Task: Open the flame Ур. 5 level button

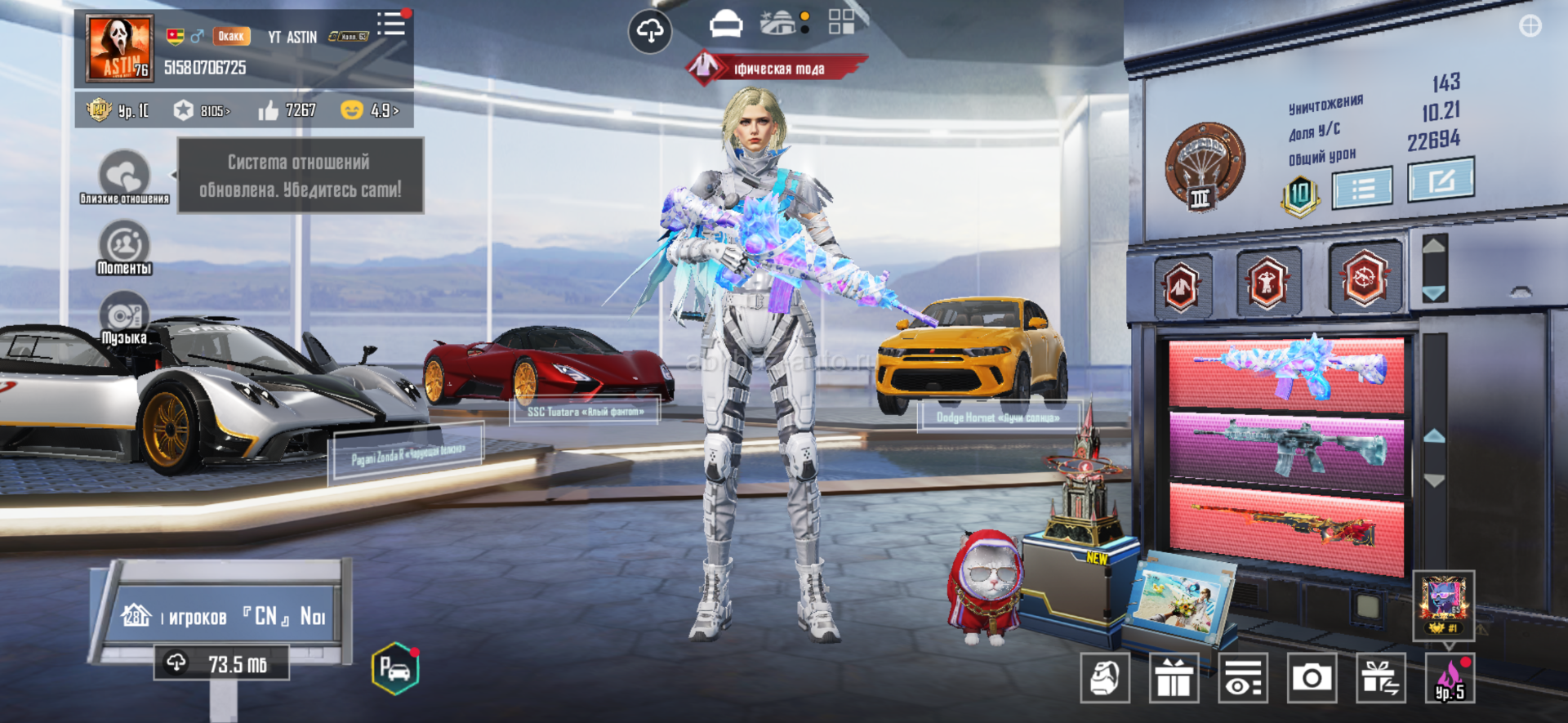Action: (1450, 679)
